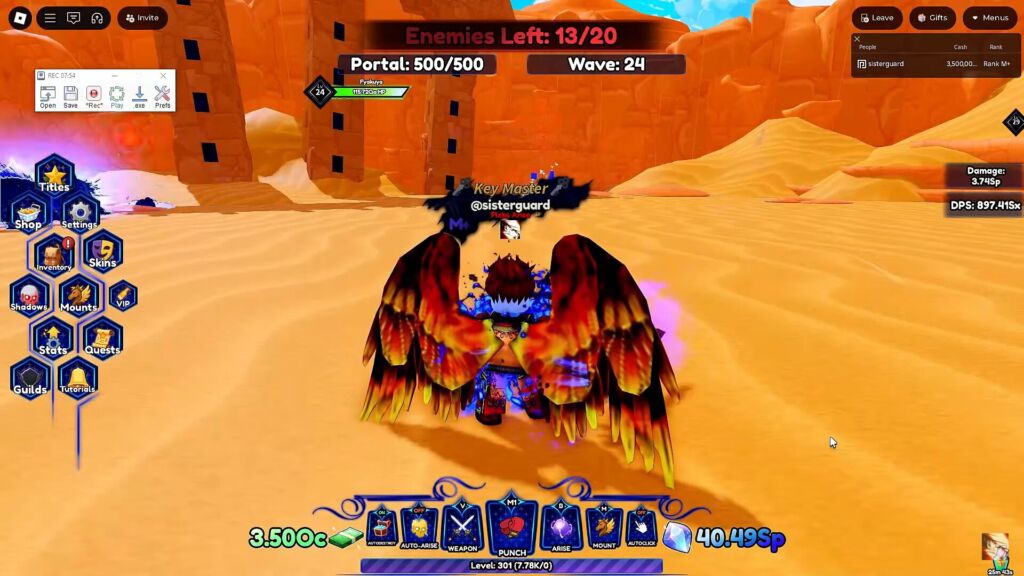
Task: Open the Tutorials menu
Action: (77, 379)
